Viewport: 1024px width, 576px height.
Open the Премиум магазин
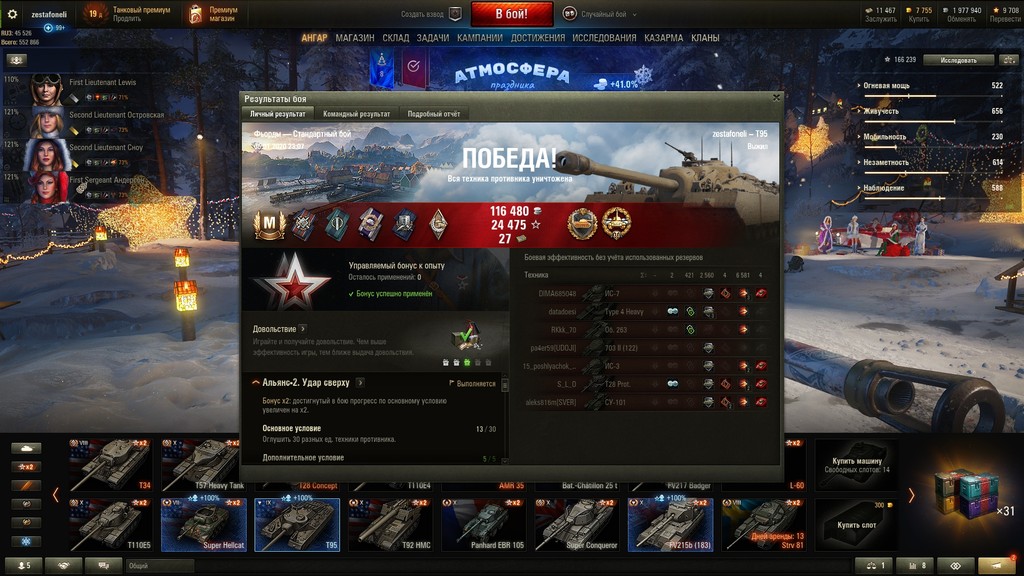[209, 14]
